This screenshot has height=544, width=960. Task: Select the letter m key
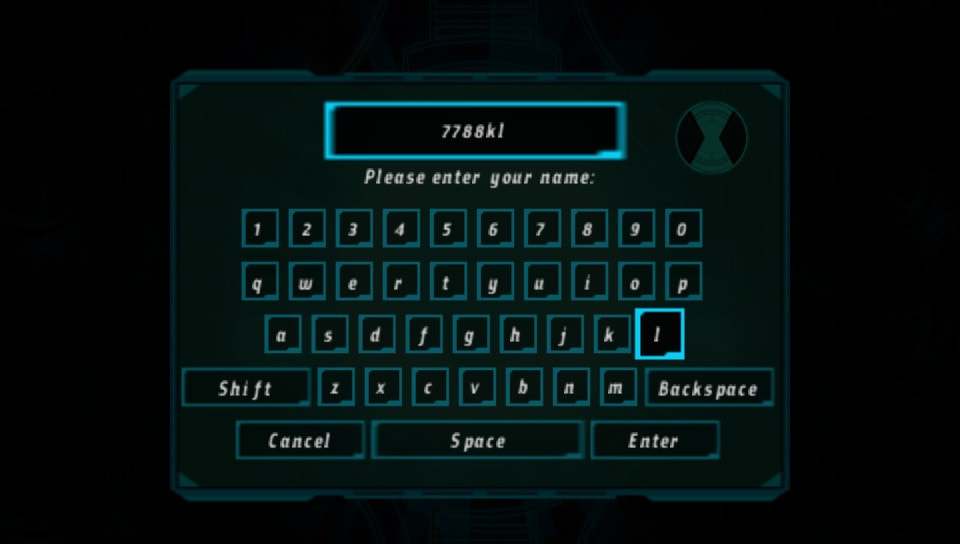[x=618, y=388]
